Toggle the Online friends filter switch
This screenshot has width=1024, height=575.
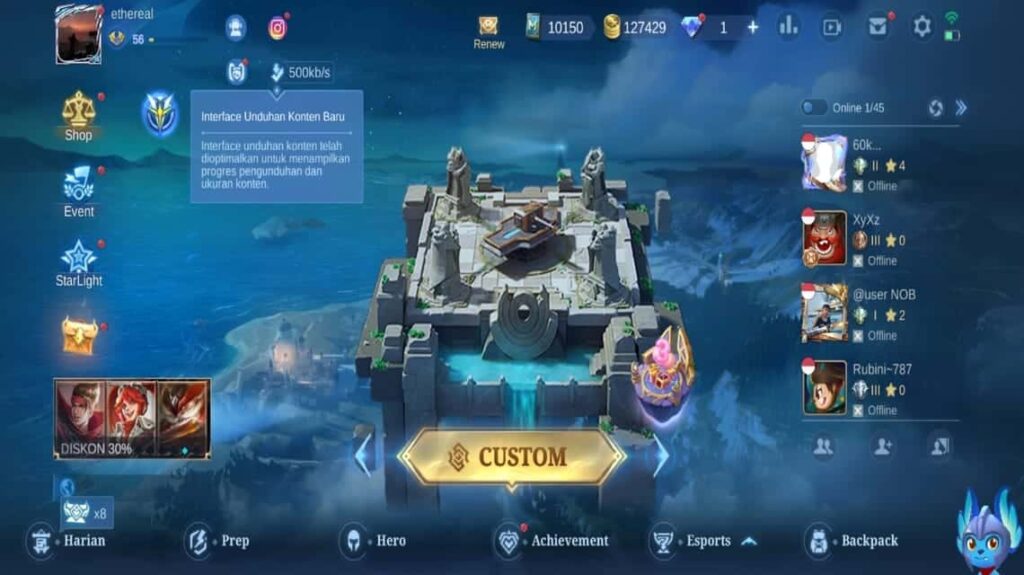(x=814, y=108)
